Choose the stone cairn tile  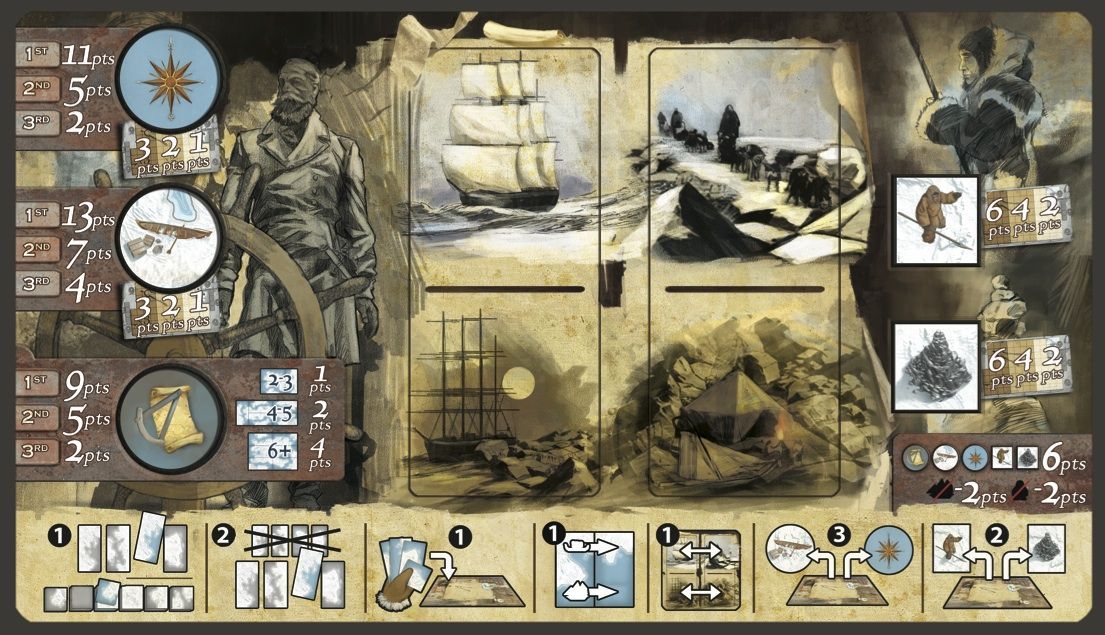click(x=934, y=367)
